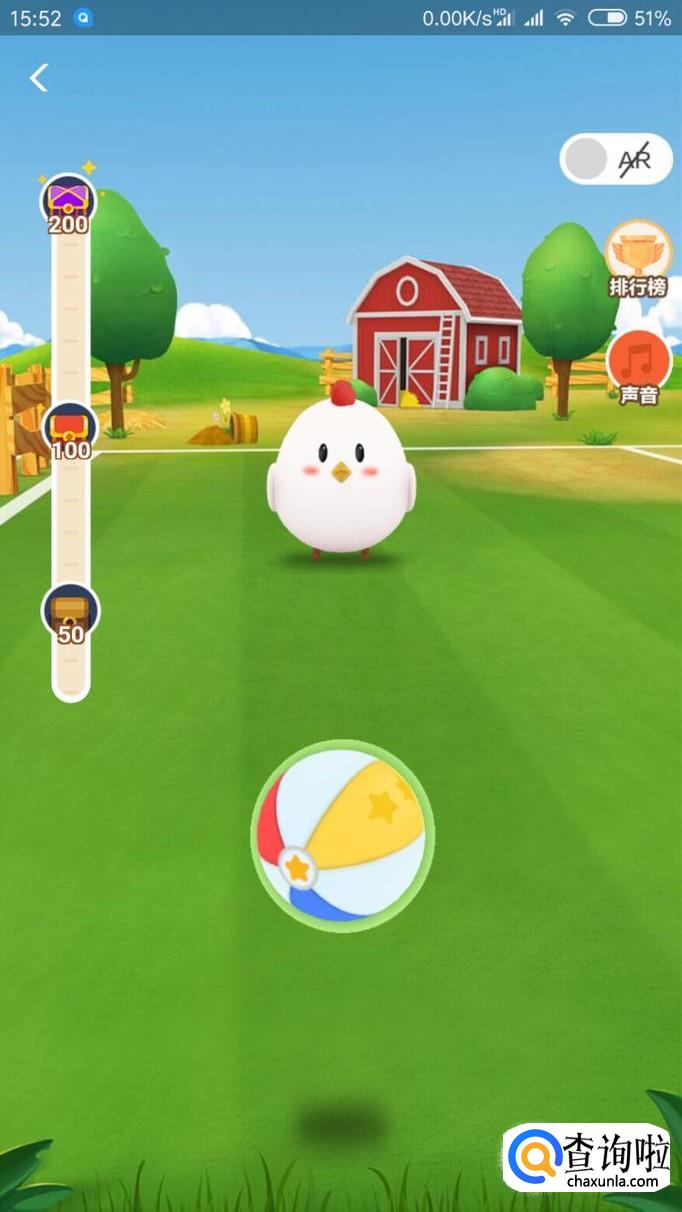Open the 排行榜 leaderboard
The height and width of the screenshot is (1212, 682).
[638, 257]
